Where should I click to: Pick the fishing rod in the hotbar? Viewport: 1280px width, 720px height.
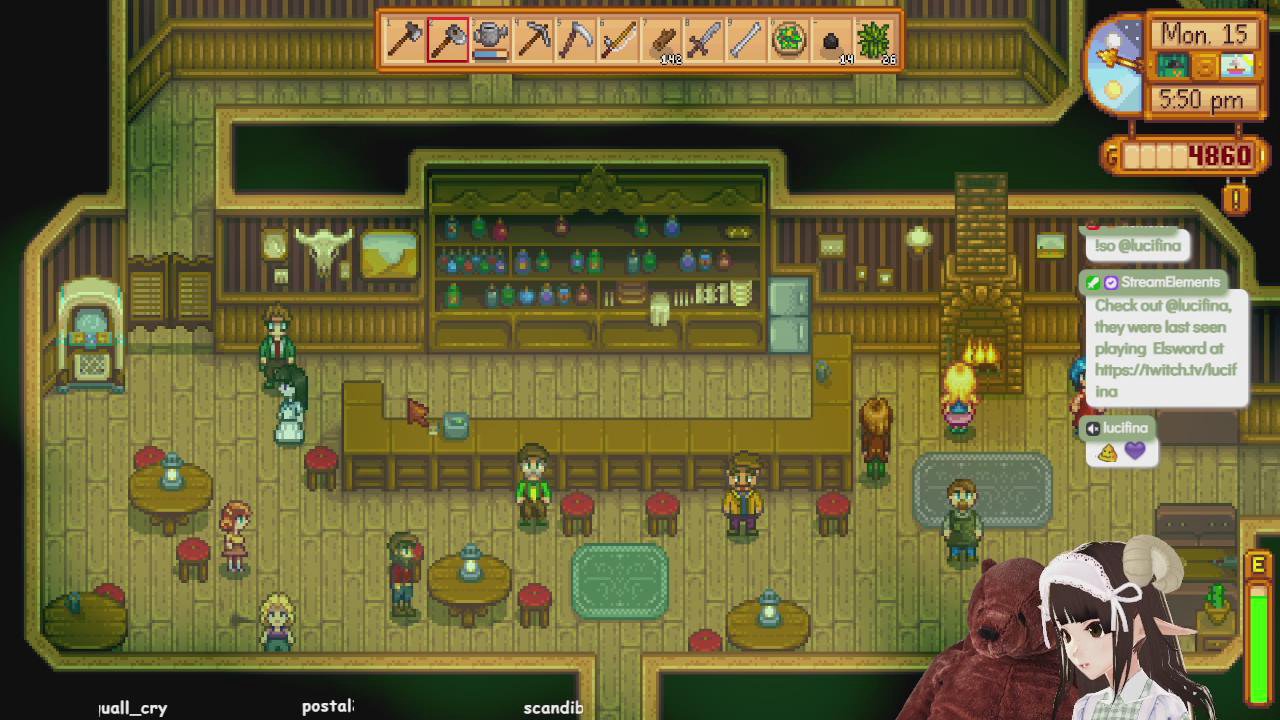(619, 41)
